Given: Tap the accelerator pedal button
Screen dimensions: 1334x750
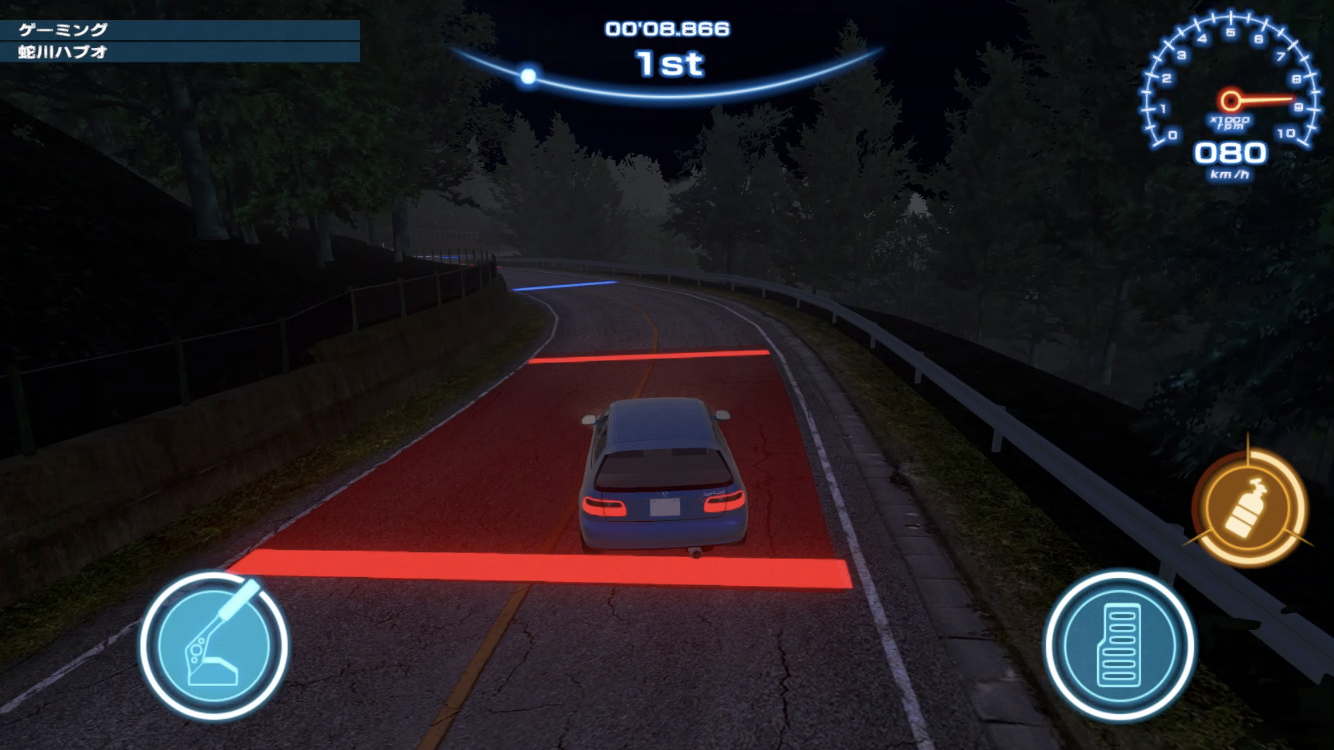Looking at the screenshot, I should click(1119, 645).
